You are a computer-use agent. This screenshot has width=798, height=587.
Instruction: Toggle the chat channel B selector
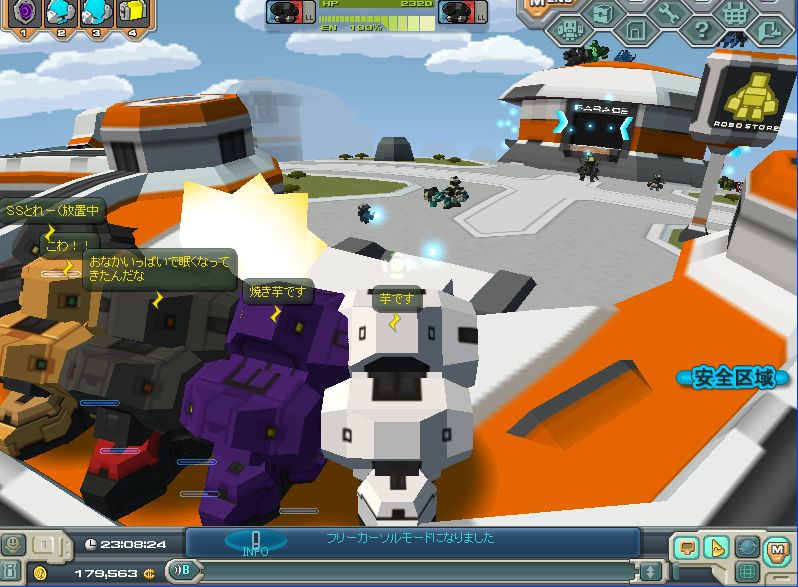point(184,571)
